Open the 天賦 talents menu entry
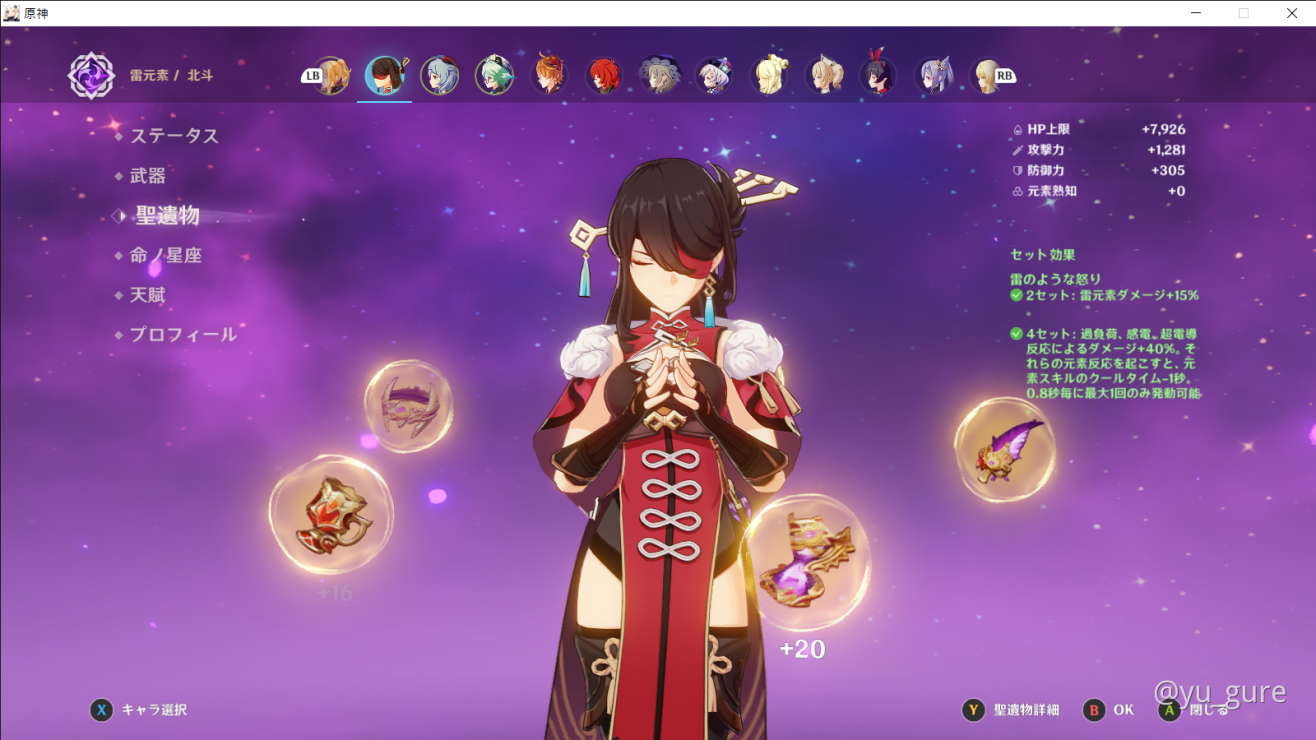Viewport: 1316px width, 740px height. pos(148,296)
